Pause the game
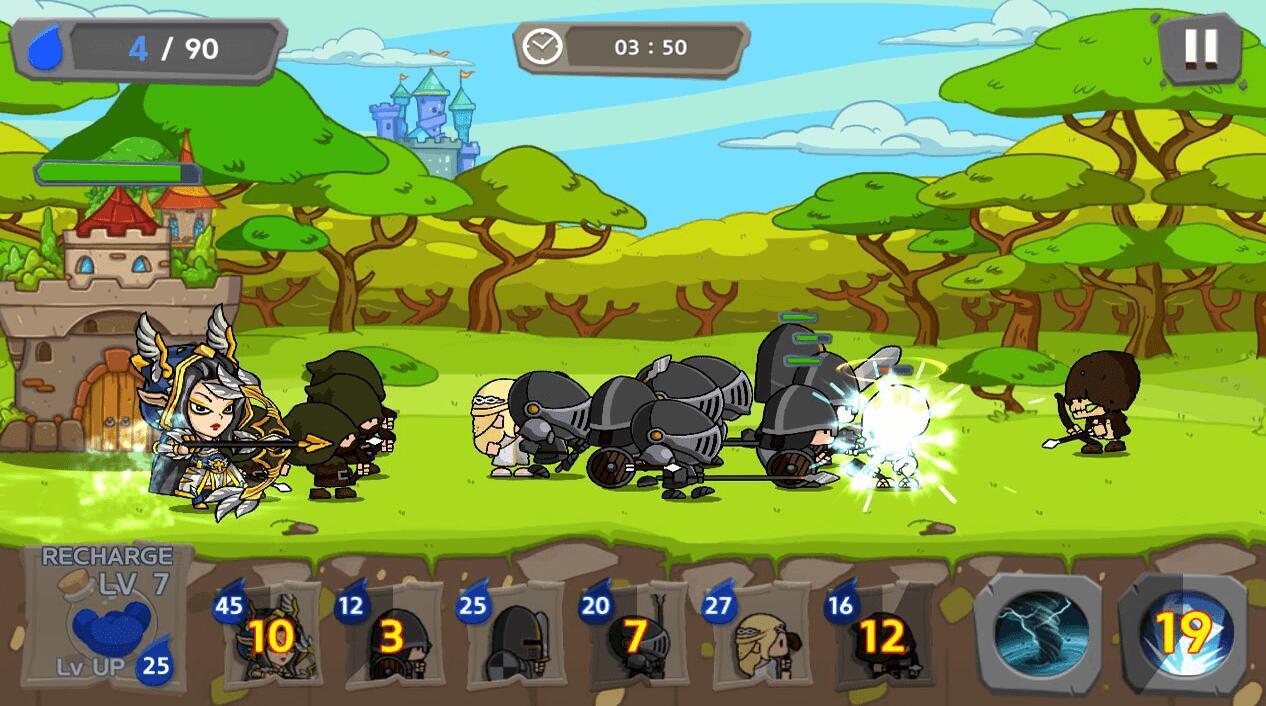The image size is (1266, 706). tap(1200, 47)
